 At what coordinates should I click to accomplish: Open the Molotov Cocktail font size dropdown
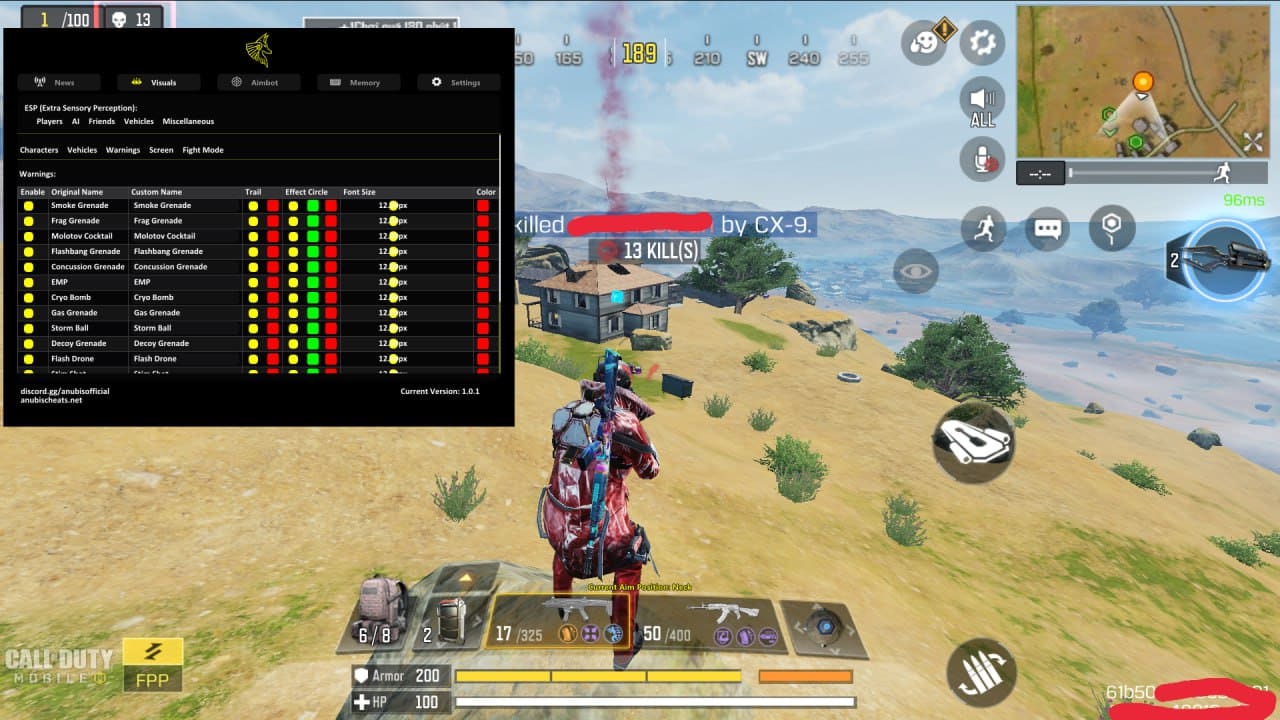coord(395,235)
